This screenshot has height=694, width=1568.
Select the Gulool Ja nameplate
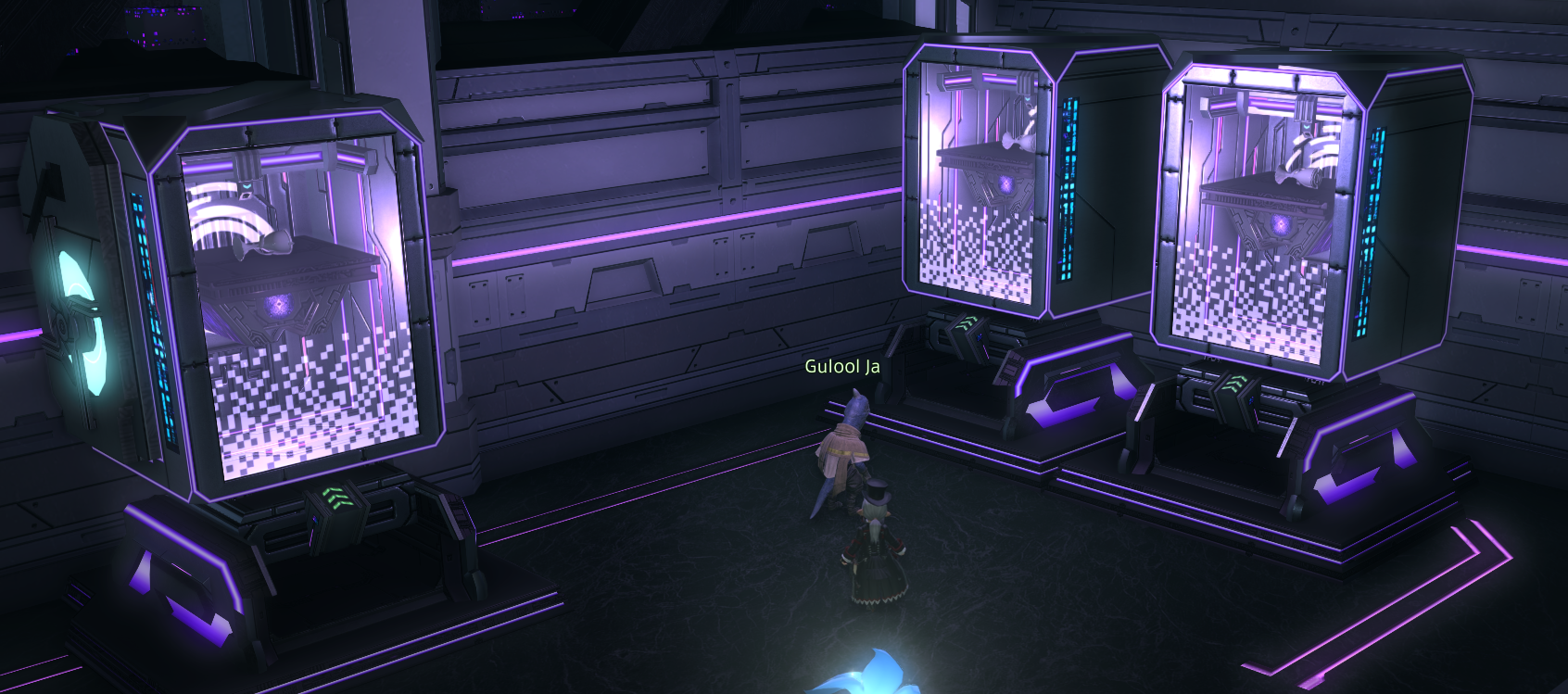(x=841, y=366)
